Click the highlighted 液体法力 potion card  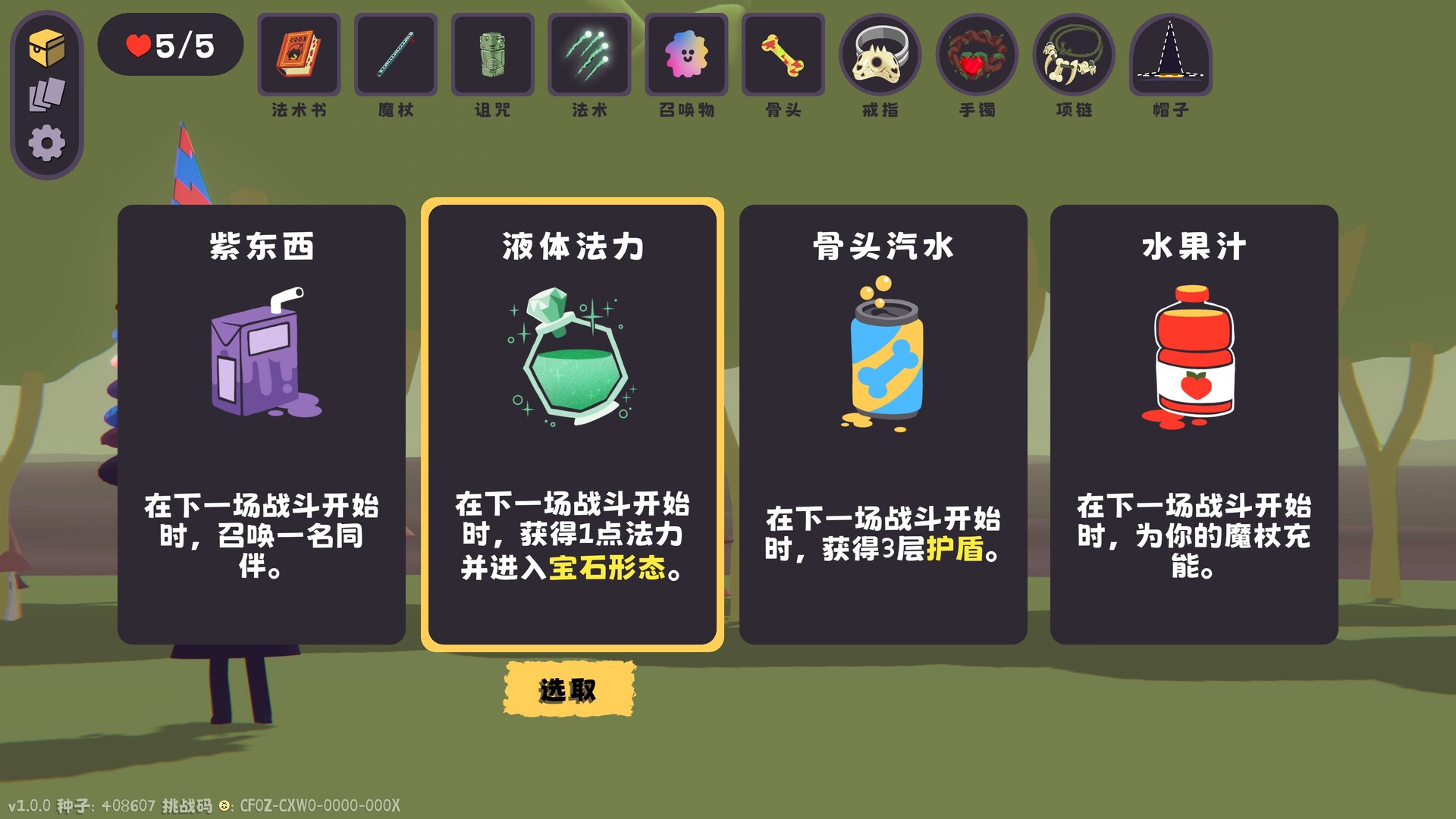click(x=573, y=425)
